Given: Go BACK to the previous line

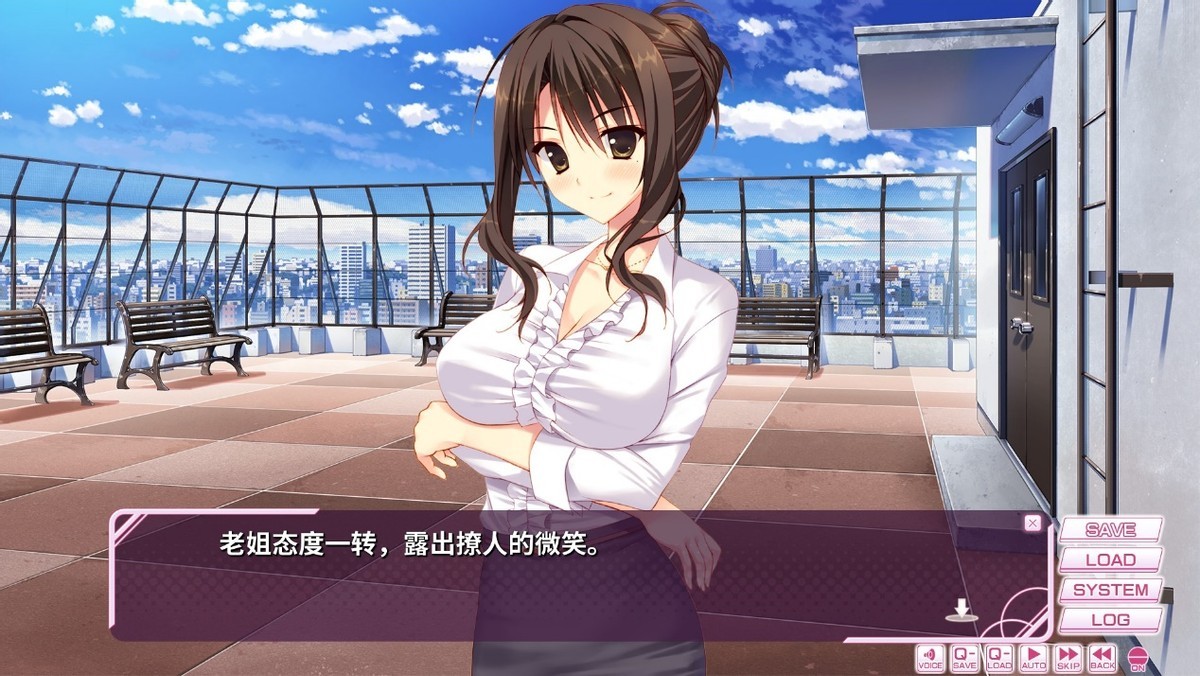Looking at the screenshot, I should coord(1102,657).
